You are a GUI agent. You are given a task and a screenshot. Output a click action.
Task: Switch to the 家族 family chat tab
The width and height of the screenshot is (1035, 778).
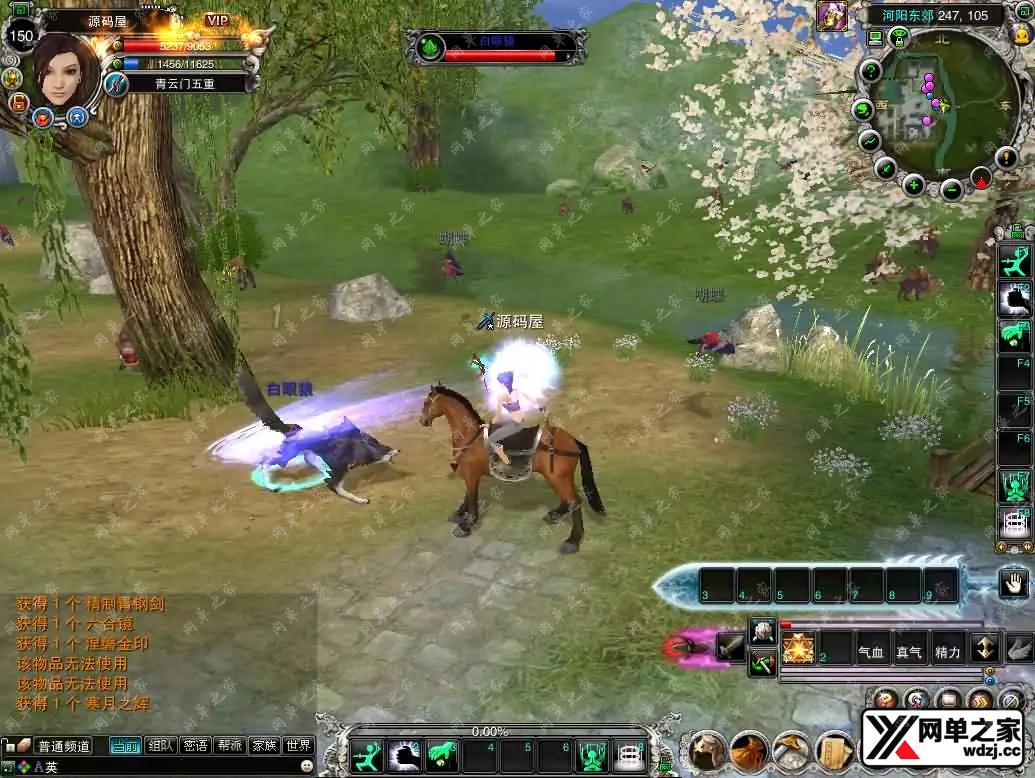tap(264, 746)
